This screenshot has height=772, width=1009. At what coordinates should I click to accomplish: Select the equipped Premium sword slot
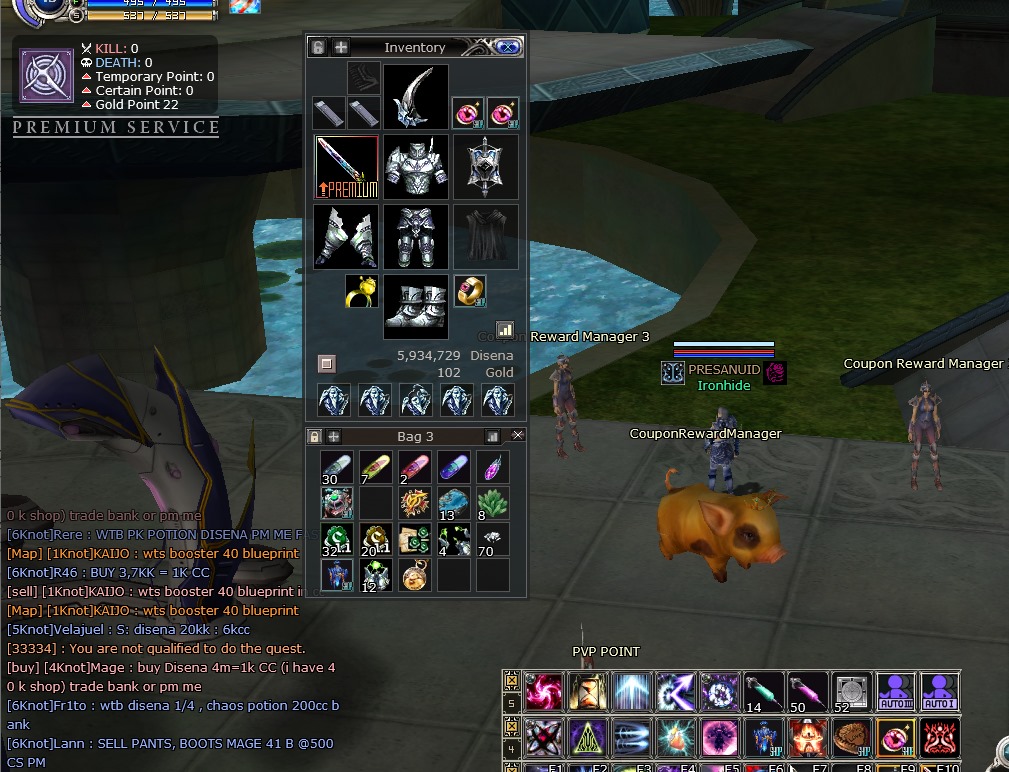tap(346, 167)
